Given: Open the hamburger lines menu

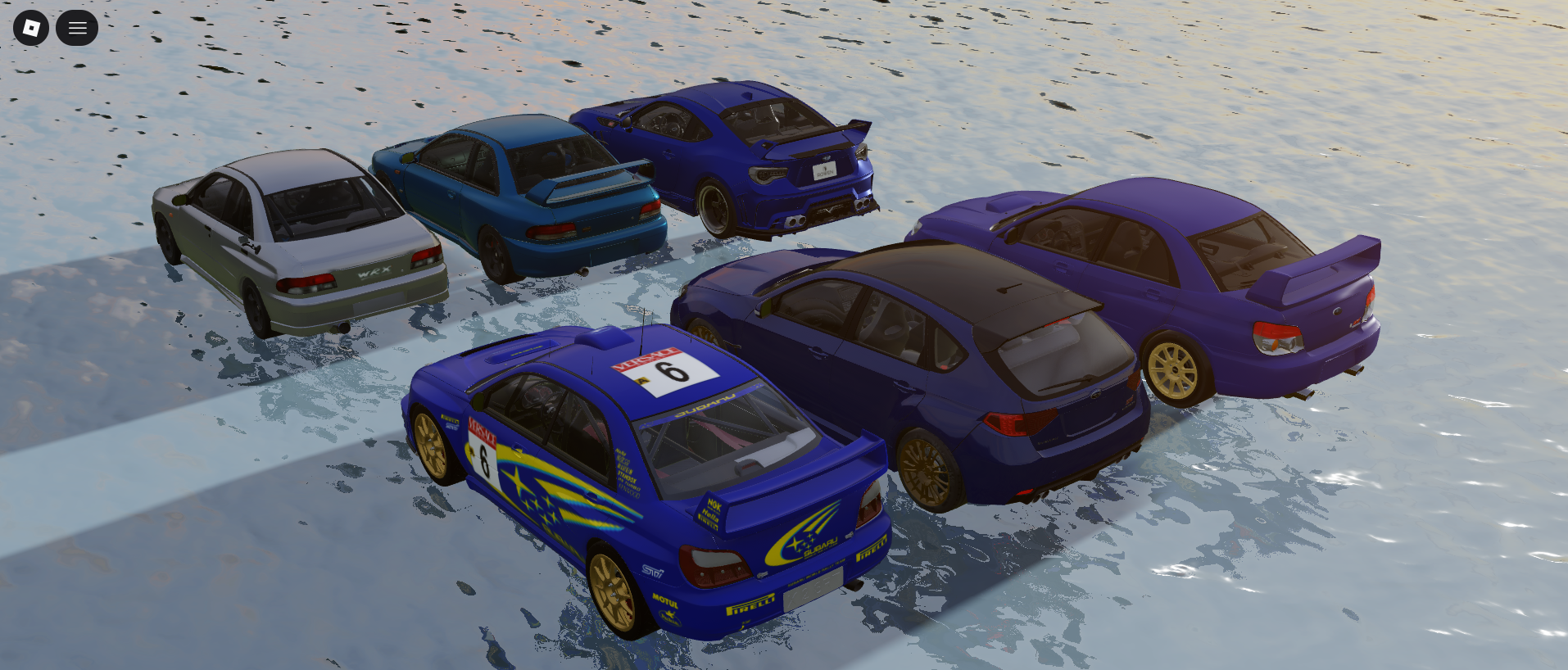Looking at the screenshot, I should point(77,28).
